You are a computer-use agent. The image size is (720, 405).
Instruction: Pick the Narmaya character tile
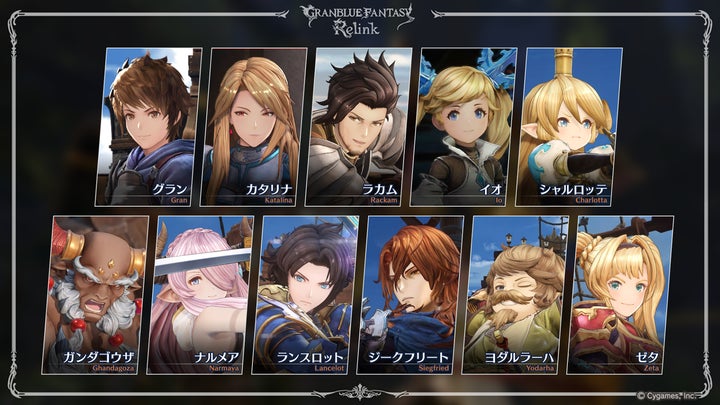click(x=203, y=295)
